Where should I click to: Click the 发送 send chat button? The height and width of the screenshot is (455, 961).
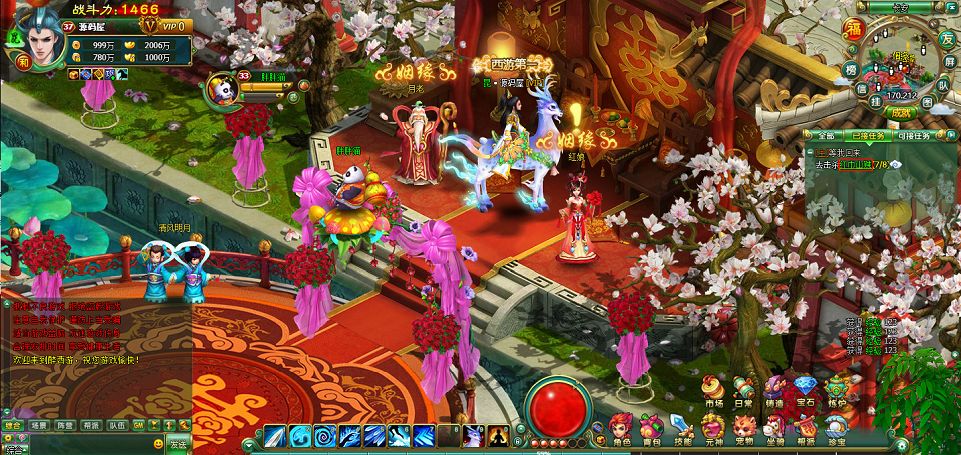click(177, 445)
